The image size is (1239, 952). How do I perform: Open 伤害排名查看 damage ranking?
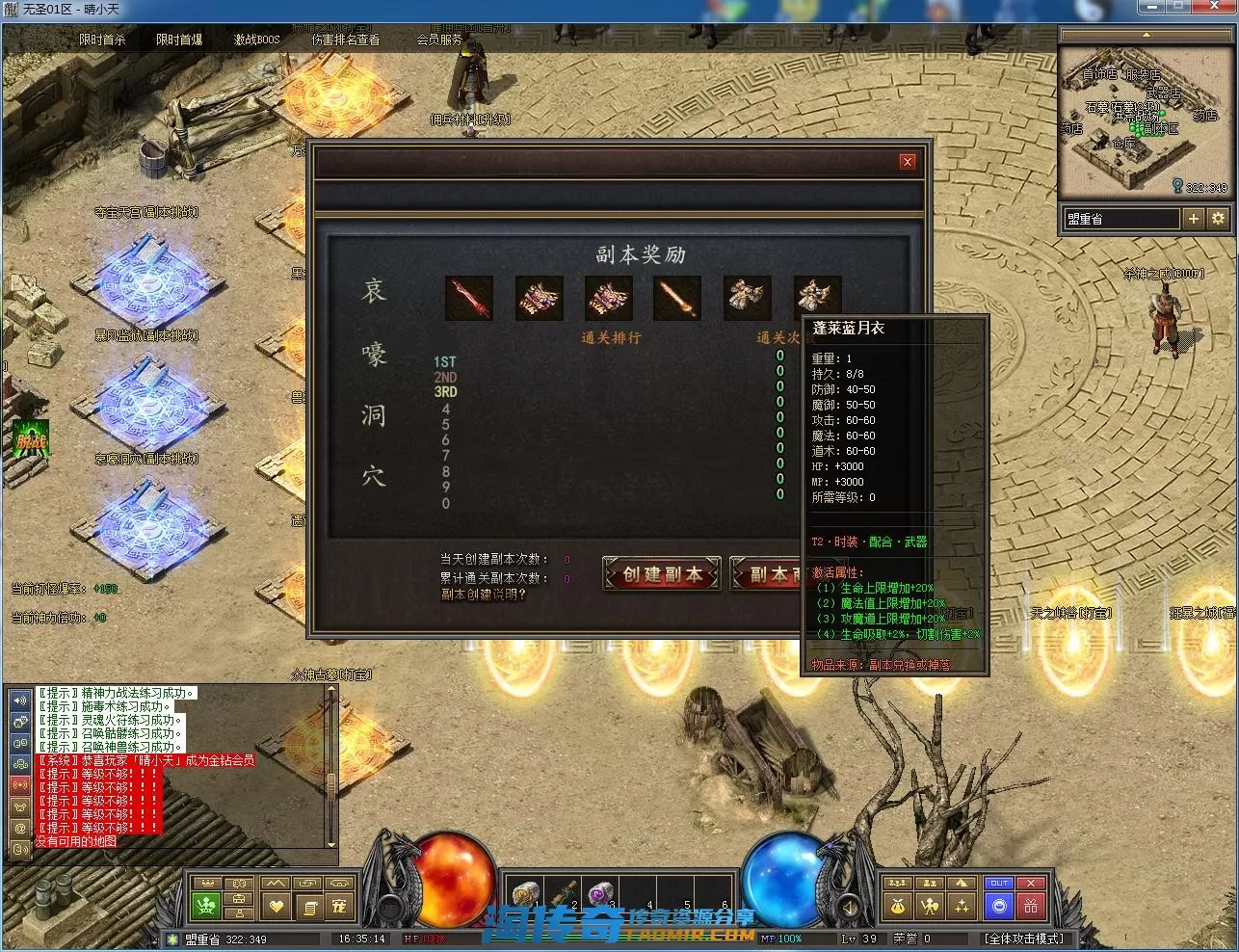click(x=345, y=40)
